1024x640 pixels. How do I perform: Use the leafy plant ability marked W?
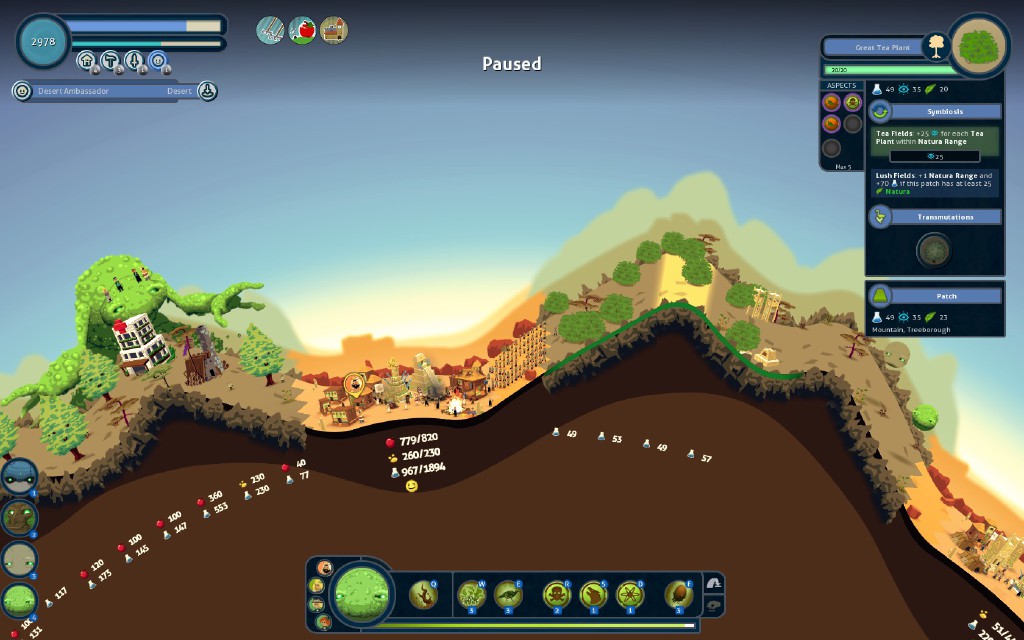click(472, 596)
